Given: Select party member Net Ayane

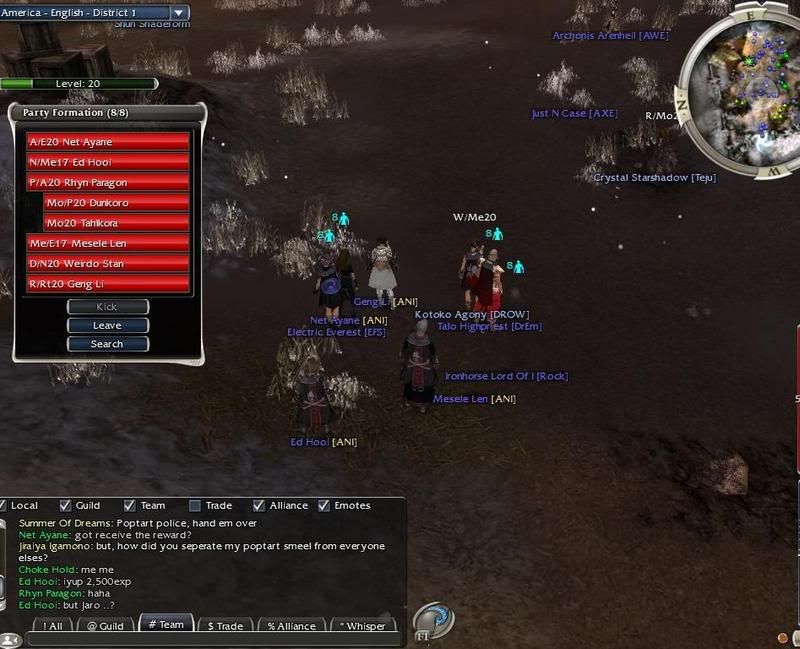Looking at the screenshot, I should pos(108,142).
